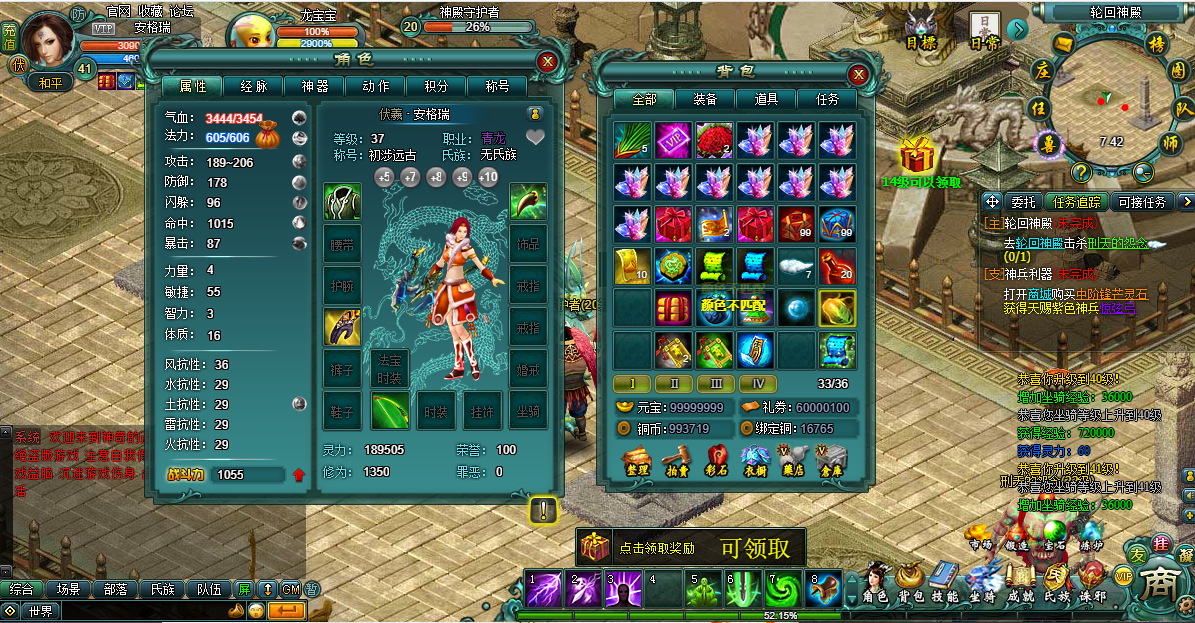Open the 拍卖 auction button
This screenshot has height=623, width=1195.
click(x=677, y=462)
